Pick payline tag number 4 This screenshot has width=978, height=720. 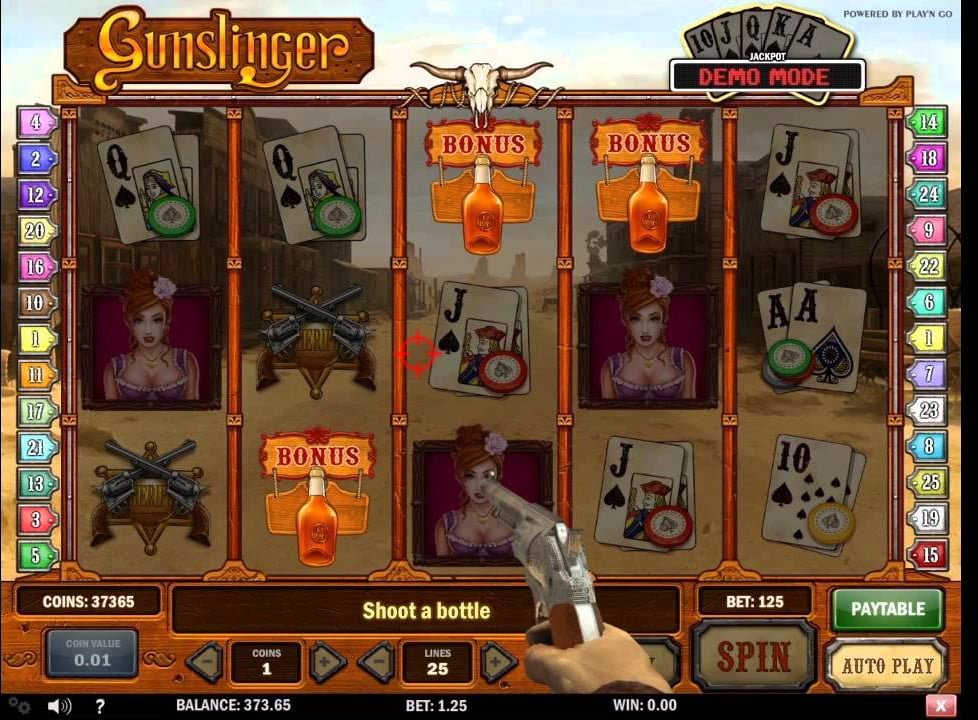[x=36, y=122]
